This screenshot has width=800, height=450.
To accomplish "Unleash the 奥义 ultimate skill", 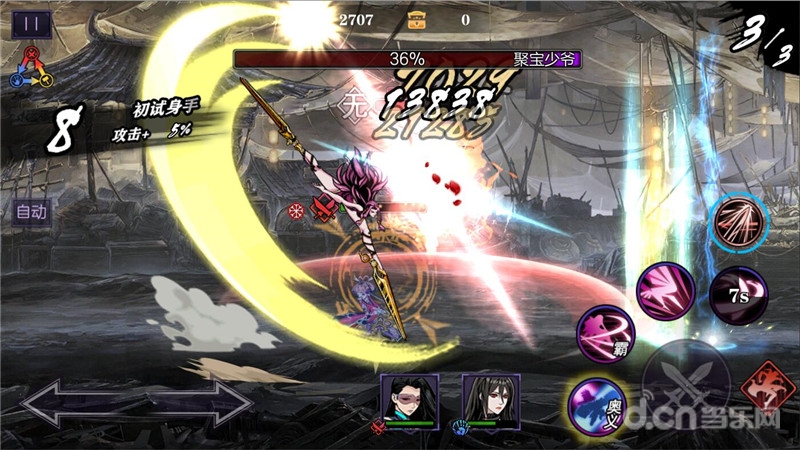I will click(597, 408).
